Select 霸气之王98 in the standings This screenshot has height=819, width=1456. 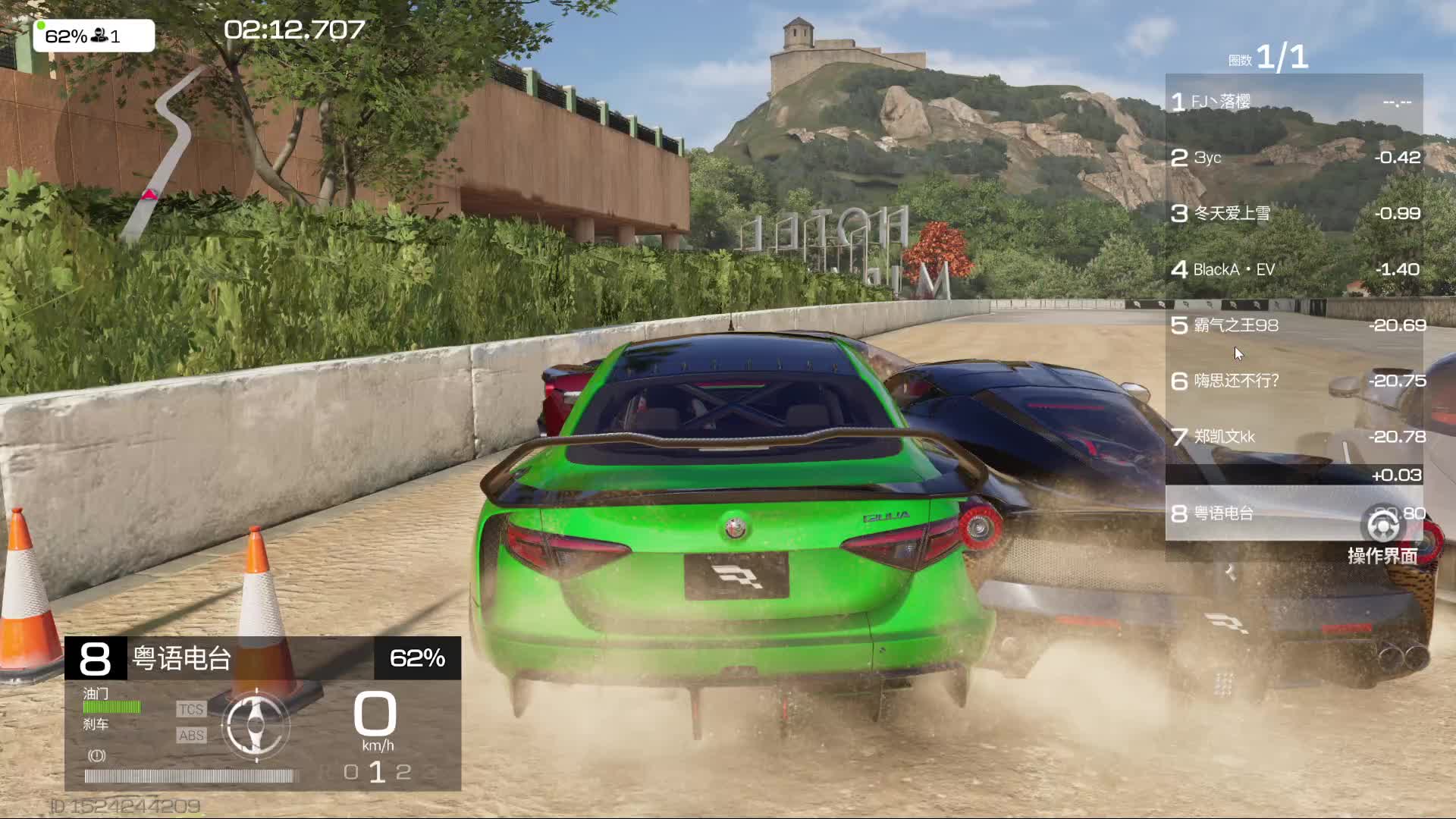click(x=1294, y=325)
